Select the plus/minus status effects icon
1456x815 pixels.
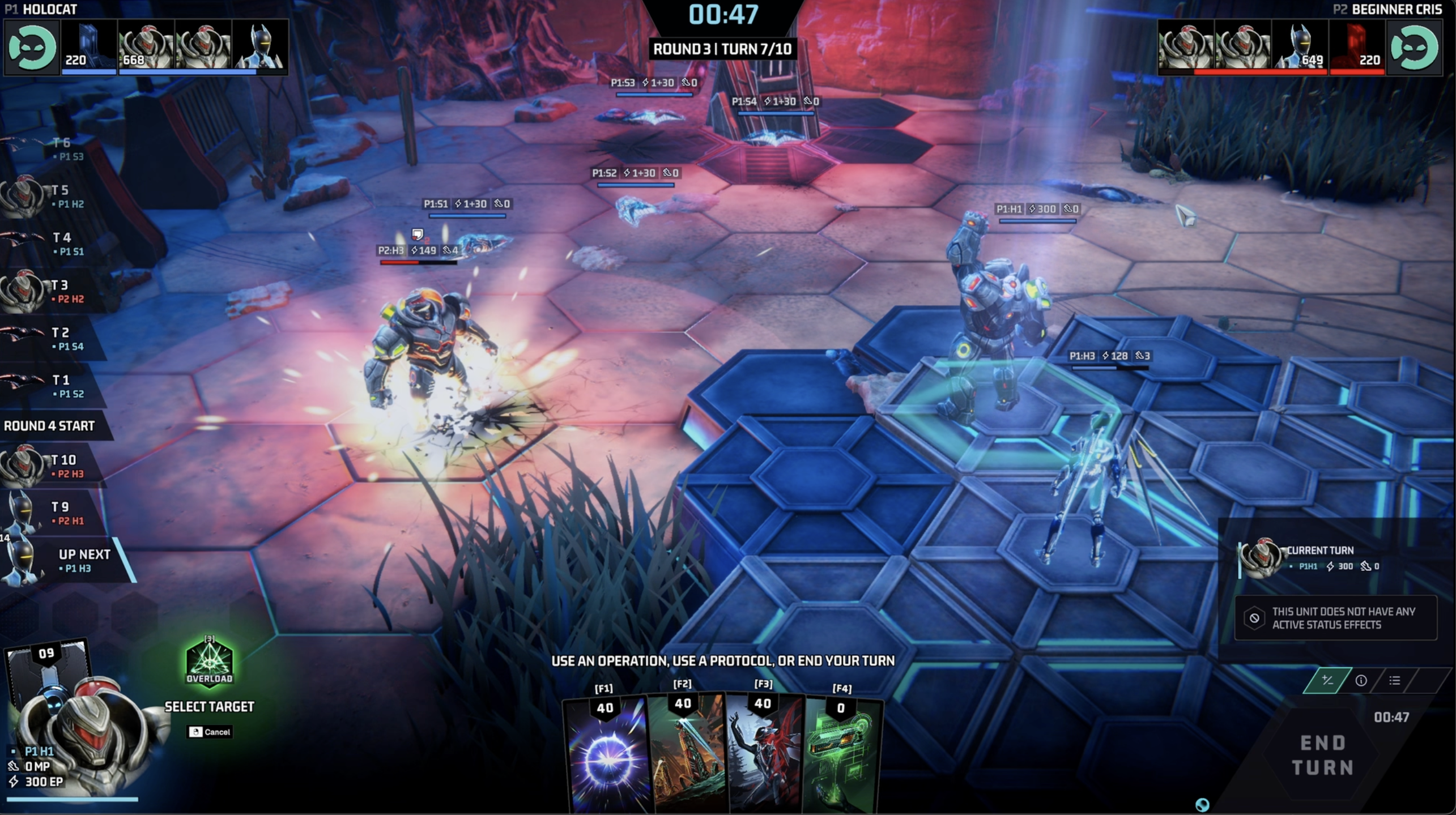(x=1326, y=681)
